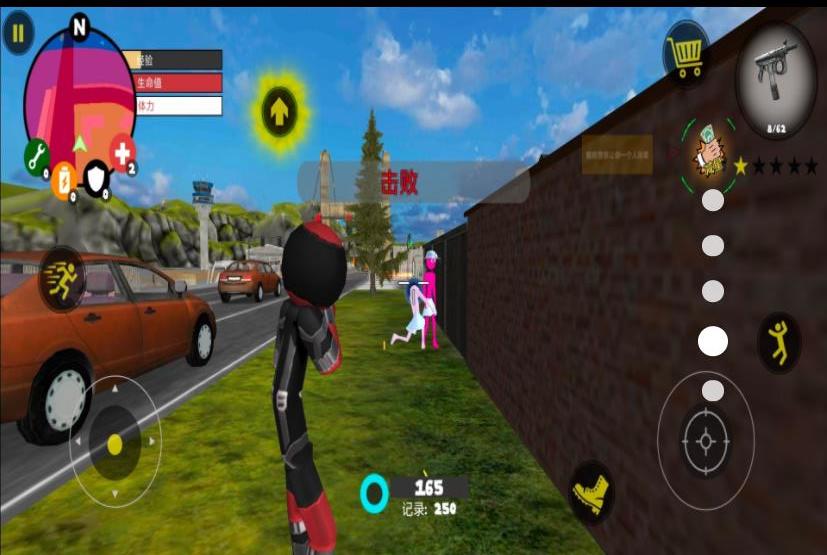
Task: Use the green wrench repair icon
Action: (x=35, y=157)
